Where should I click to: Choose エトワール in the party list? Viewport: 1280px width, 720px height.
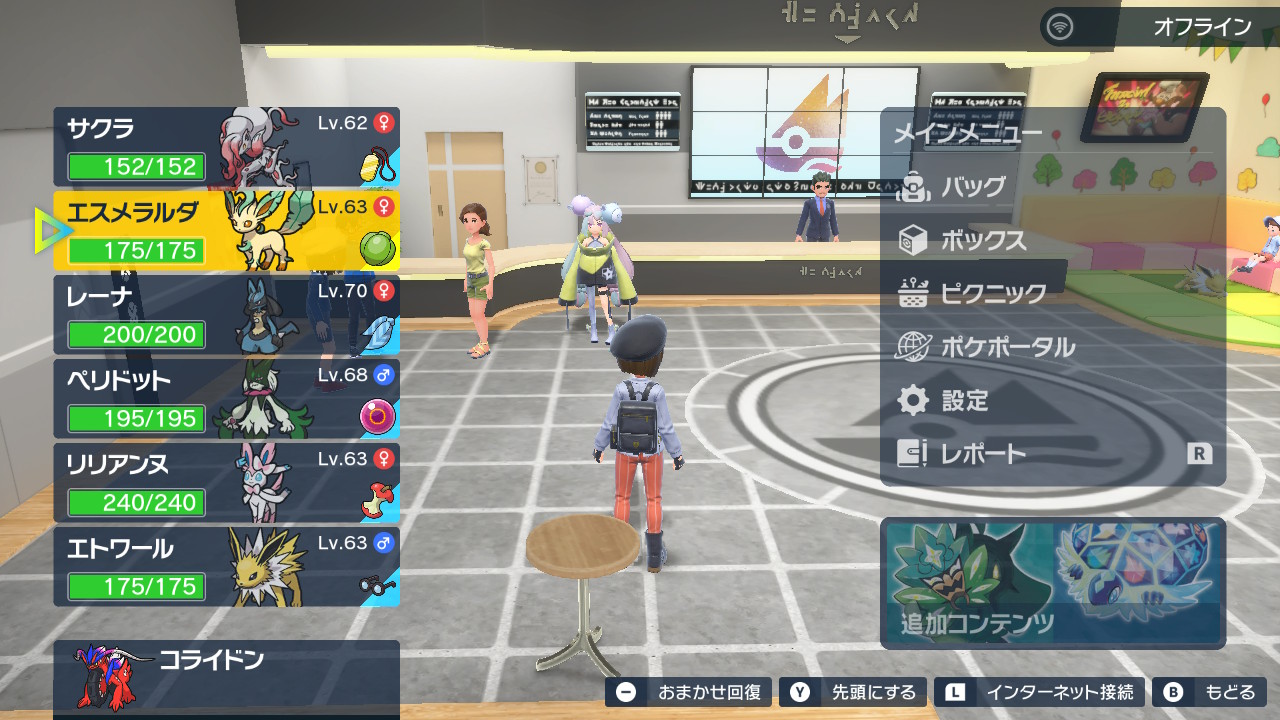[x=226, y=567]
